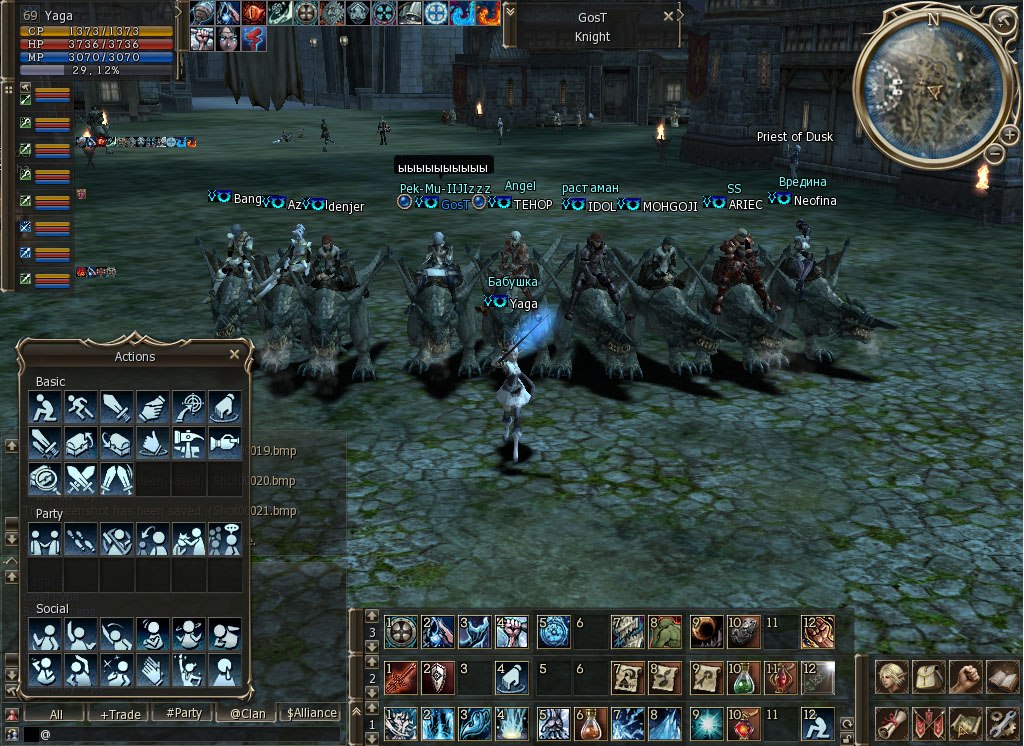Open the inventory backpack button
Viewport: 1024px width, 746px height.
click(929, 677)
